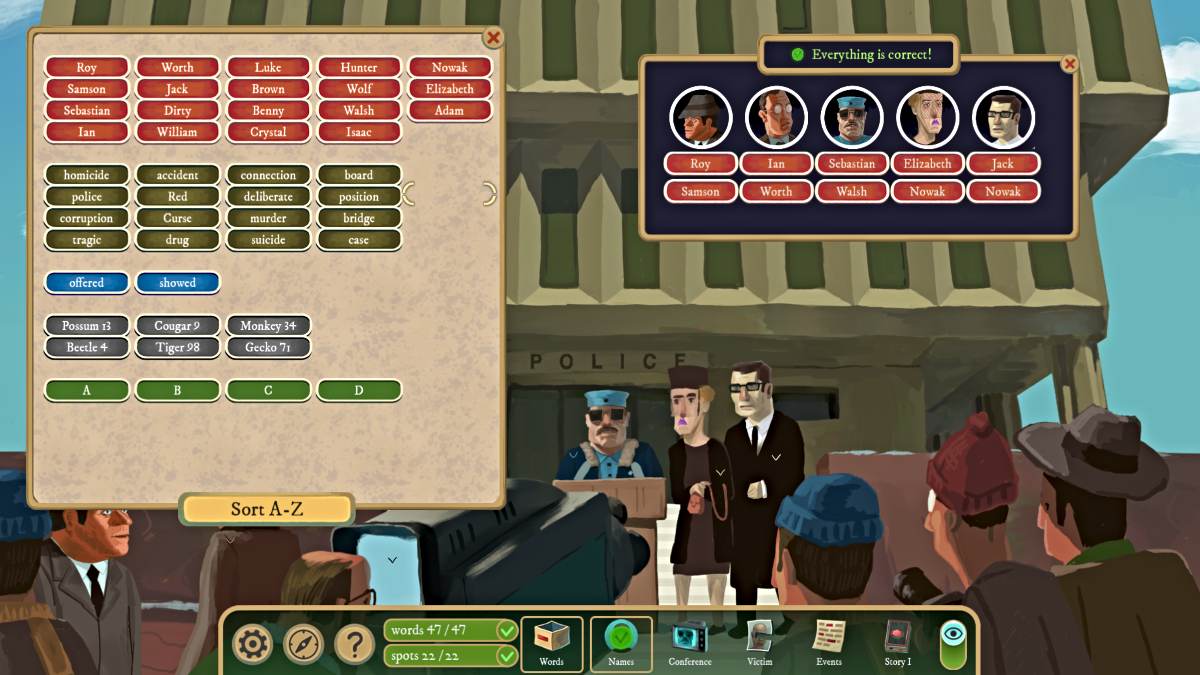Choose the verb 'offered'
The width and height of the screenshot is (1200, 675).
coord(87,283)
